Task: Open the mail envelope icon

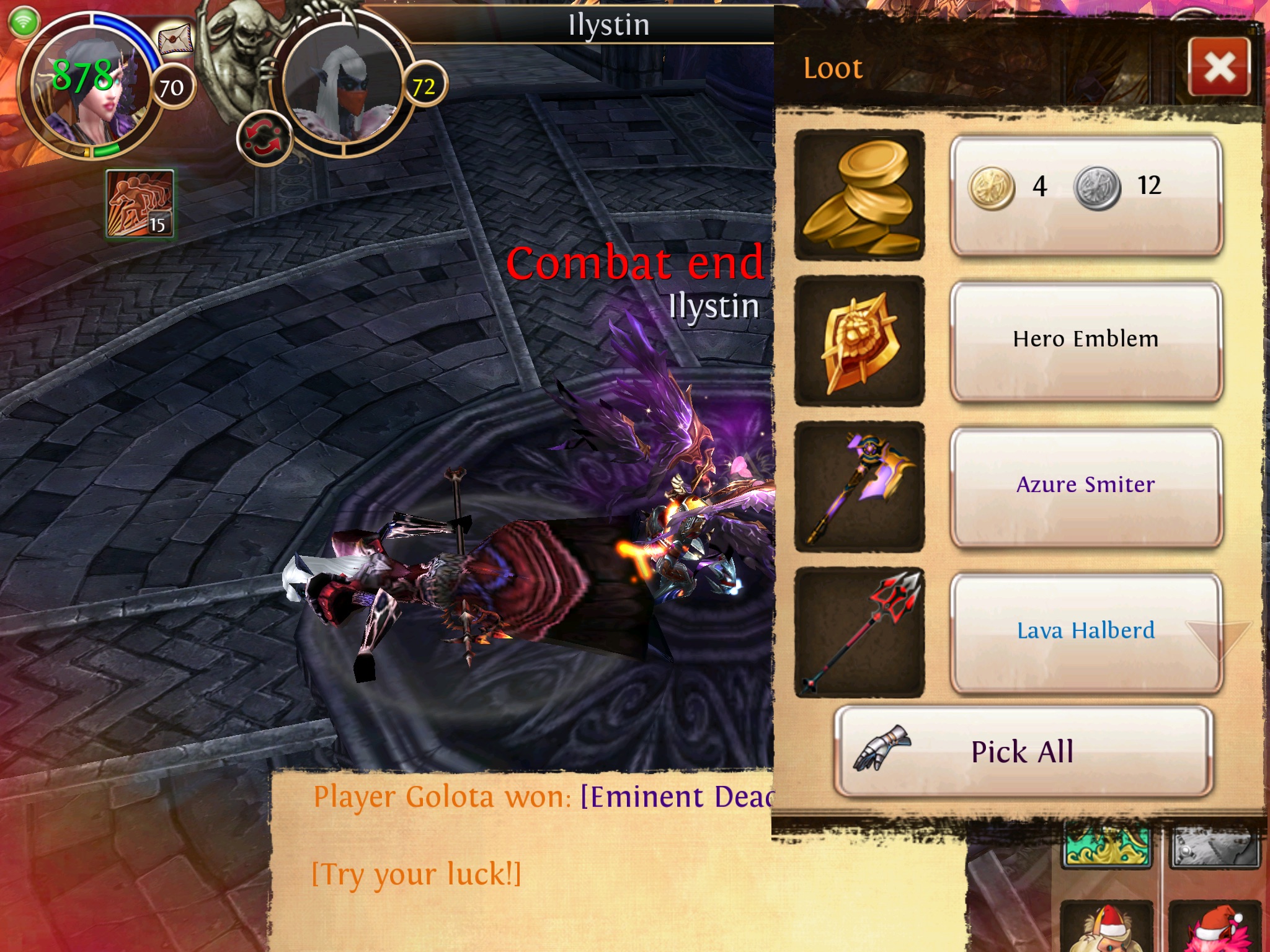Action: click(175, 40)
